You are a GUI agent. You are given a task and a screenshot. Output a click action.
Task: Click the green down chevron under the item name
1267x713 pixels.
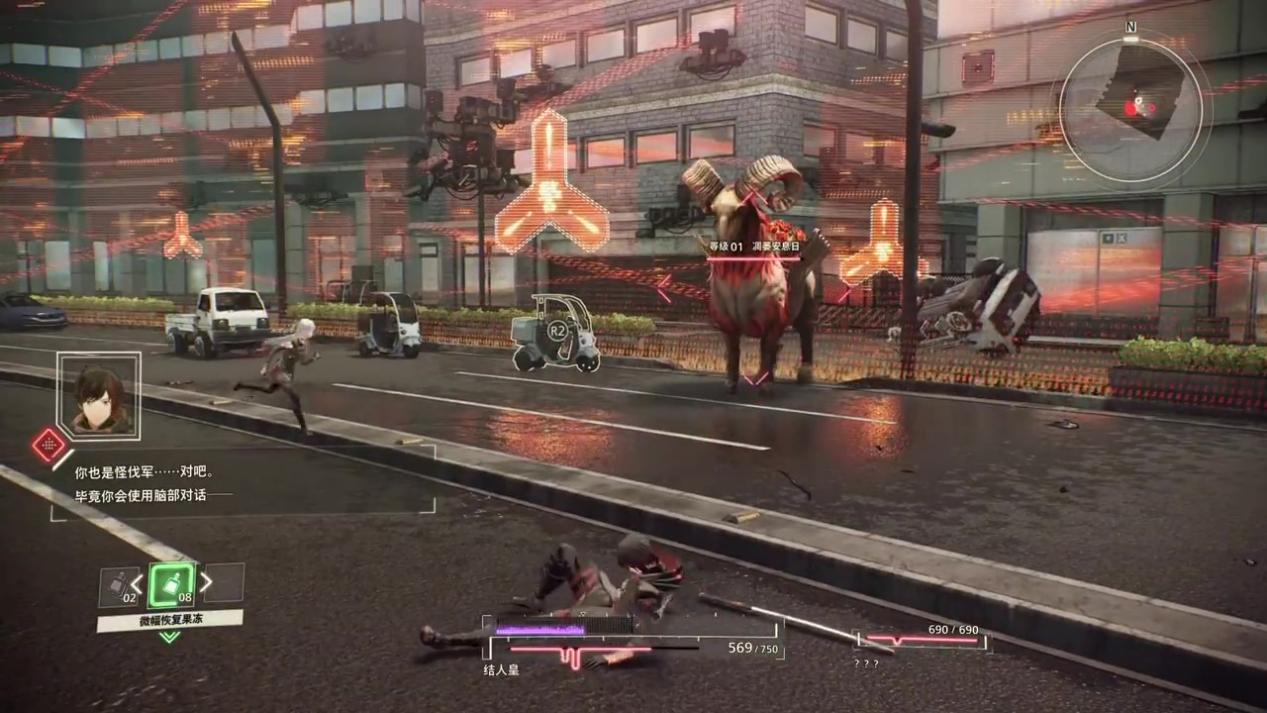pyautogui.click(x=169, y=636)
